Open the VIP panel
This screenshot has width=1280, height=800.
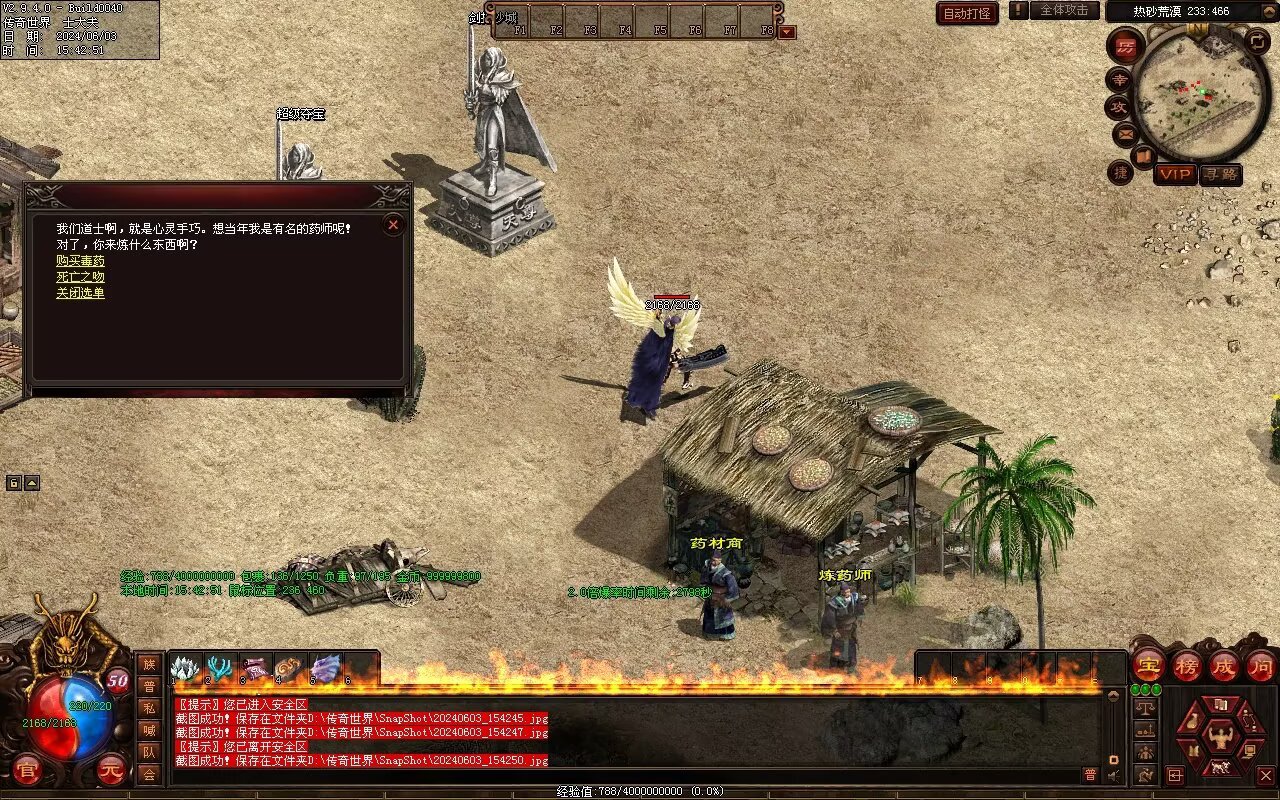point(1175,174)
